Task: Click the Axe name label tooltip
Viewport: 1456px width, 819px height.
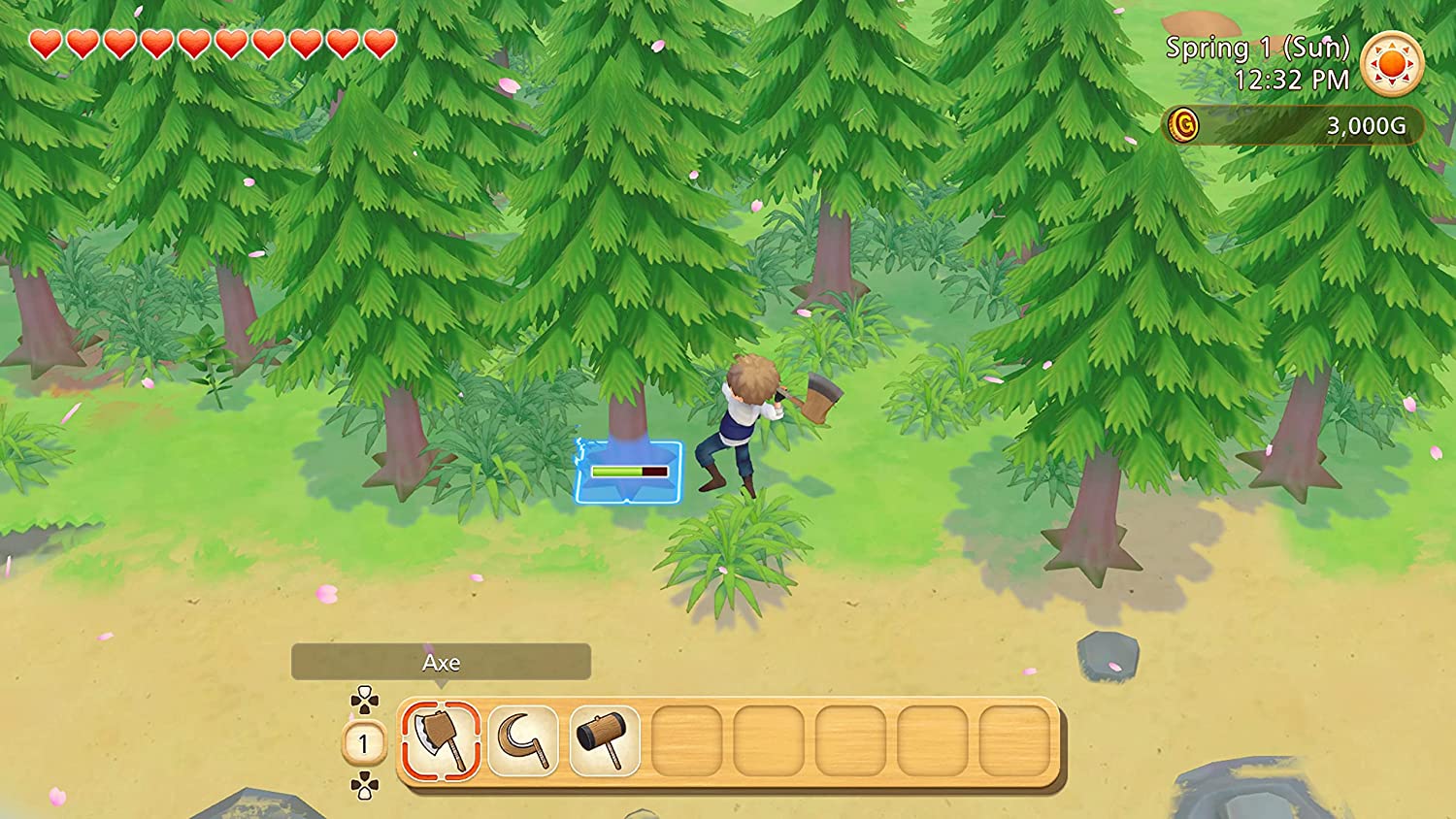Action: point(442,664)
